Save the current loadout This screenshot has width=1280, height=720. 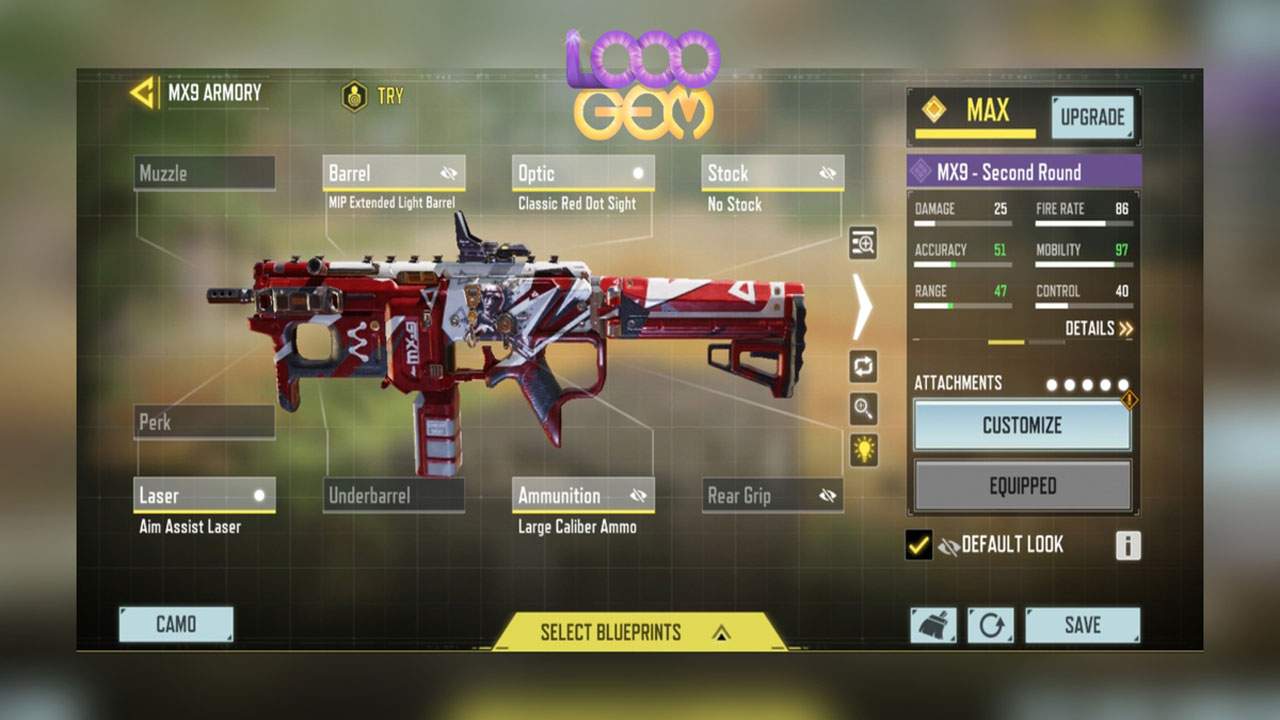tap(1082, 625)
